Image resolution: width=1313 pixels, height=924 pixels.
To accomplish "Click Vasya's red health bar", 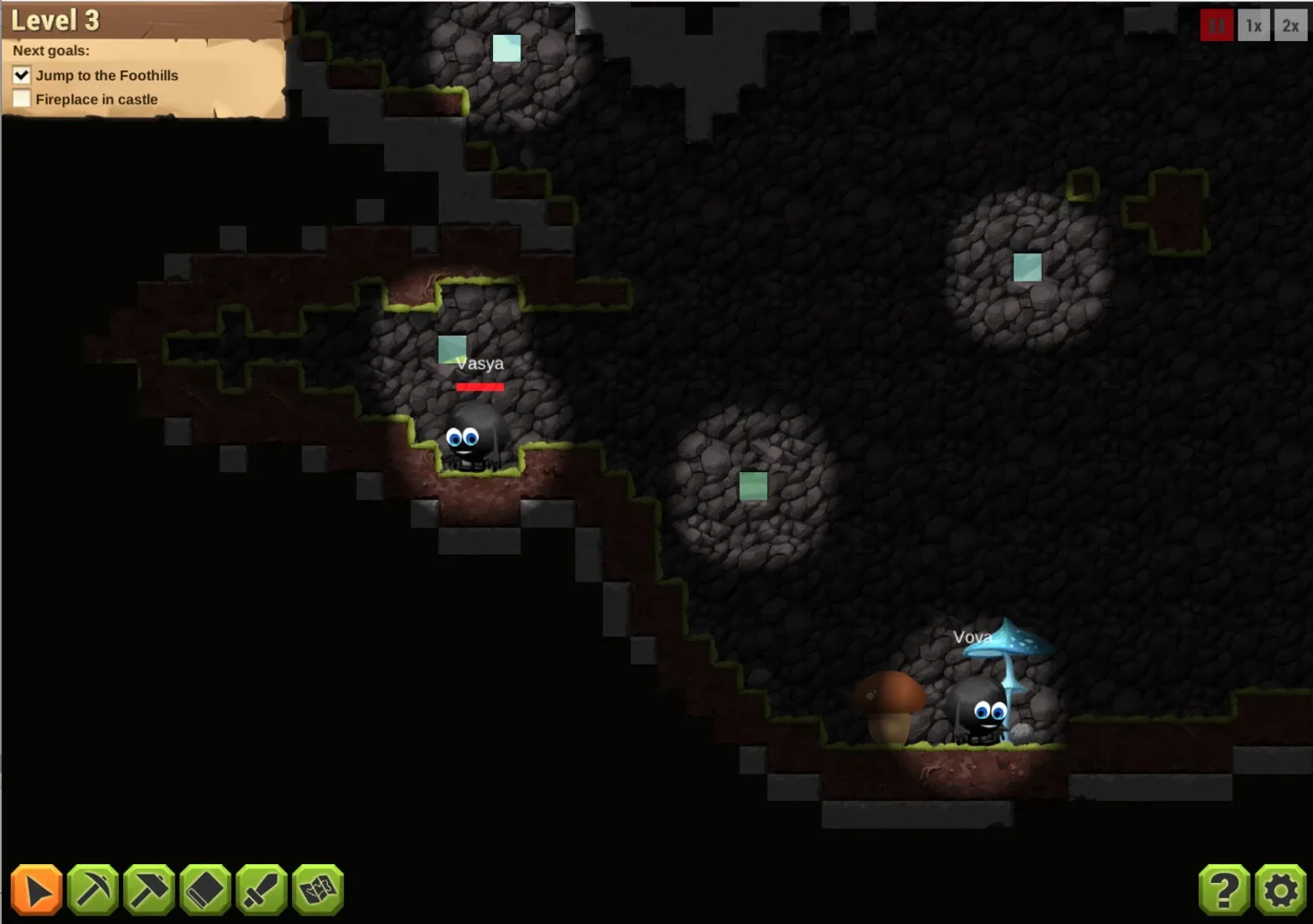I will (x=479, y=387).
